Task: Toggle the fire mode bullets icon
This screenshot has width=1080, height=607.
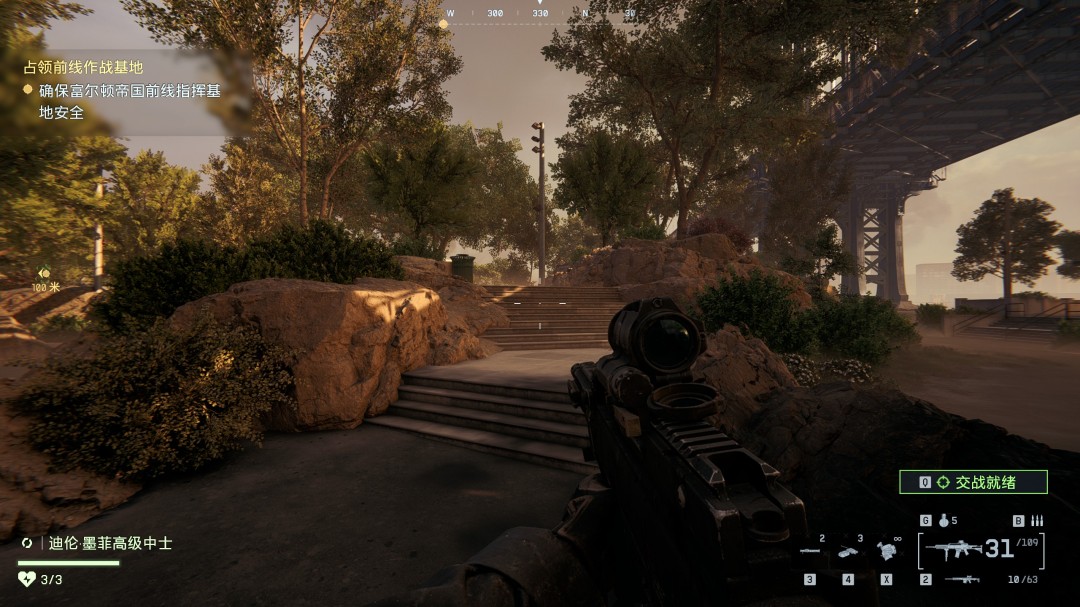Action: 1036,521
